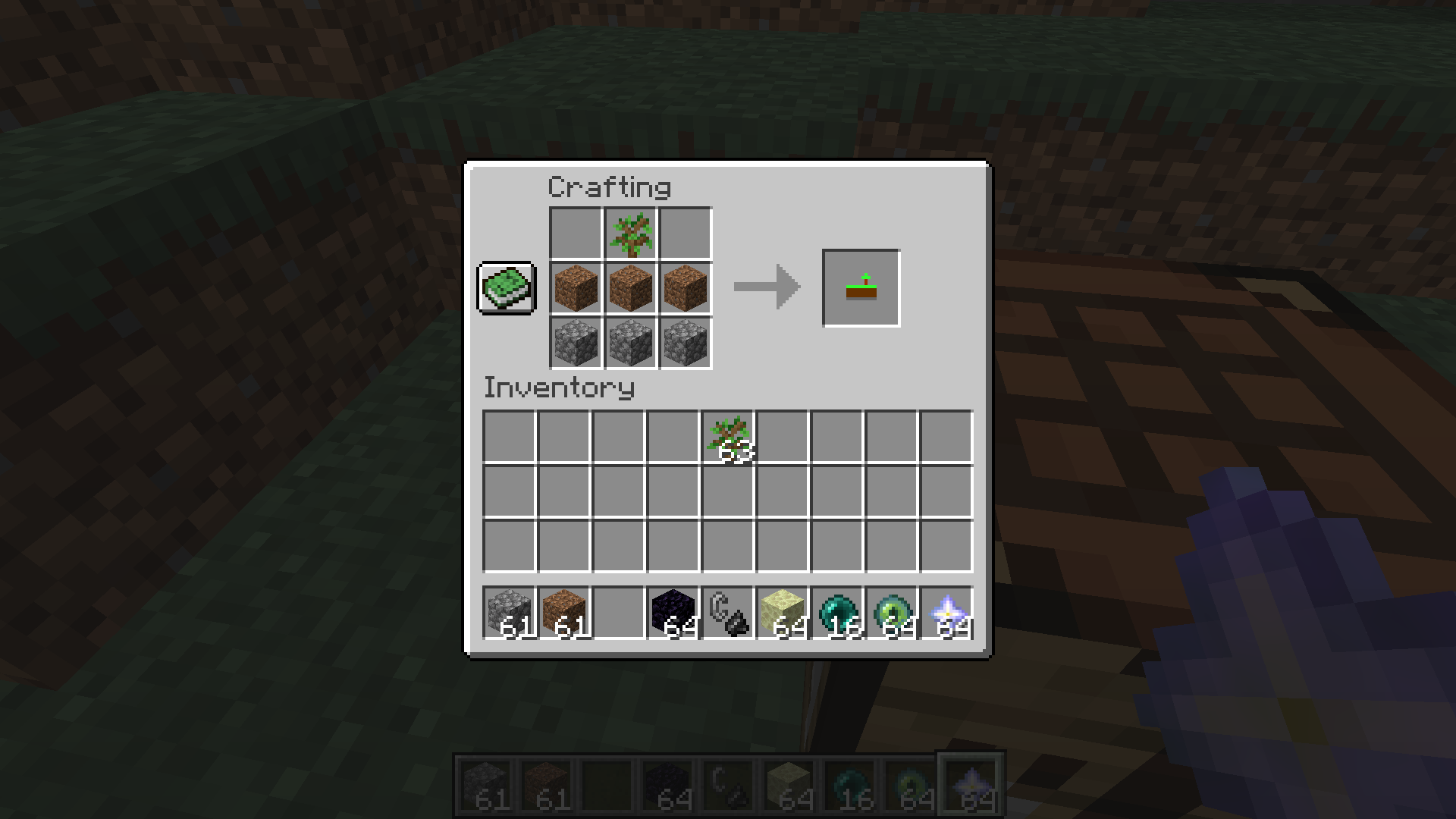
Task: Open the recipe book
Action: pos(506,288)
